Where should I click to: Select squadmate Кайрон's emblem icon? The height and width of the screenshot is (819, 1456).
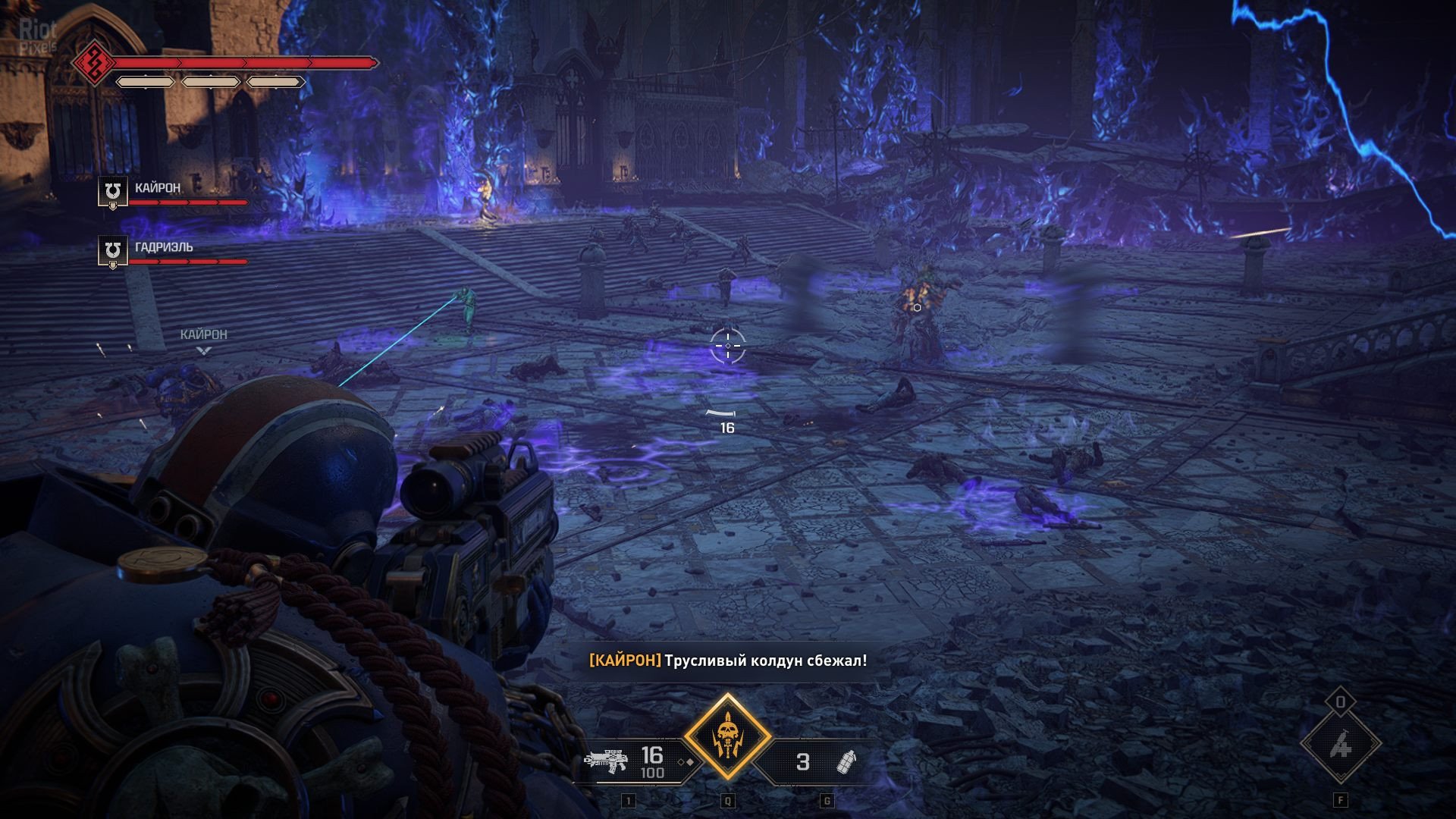pos(113,192)
